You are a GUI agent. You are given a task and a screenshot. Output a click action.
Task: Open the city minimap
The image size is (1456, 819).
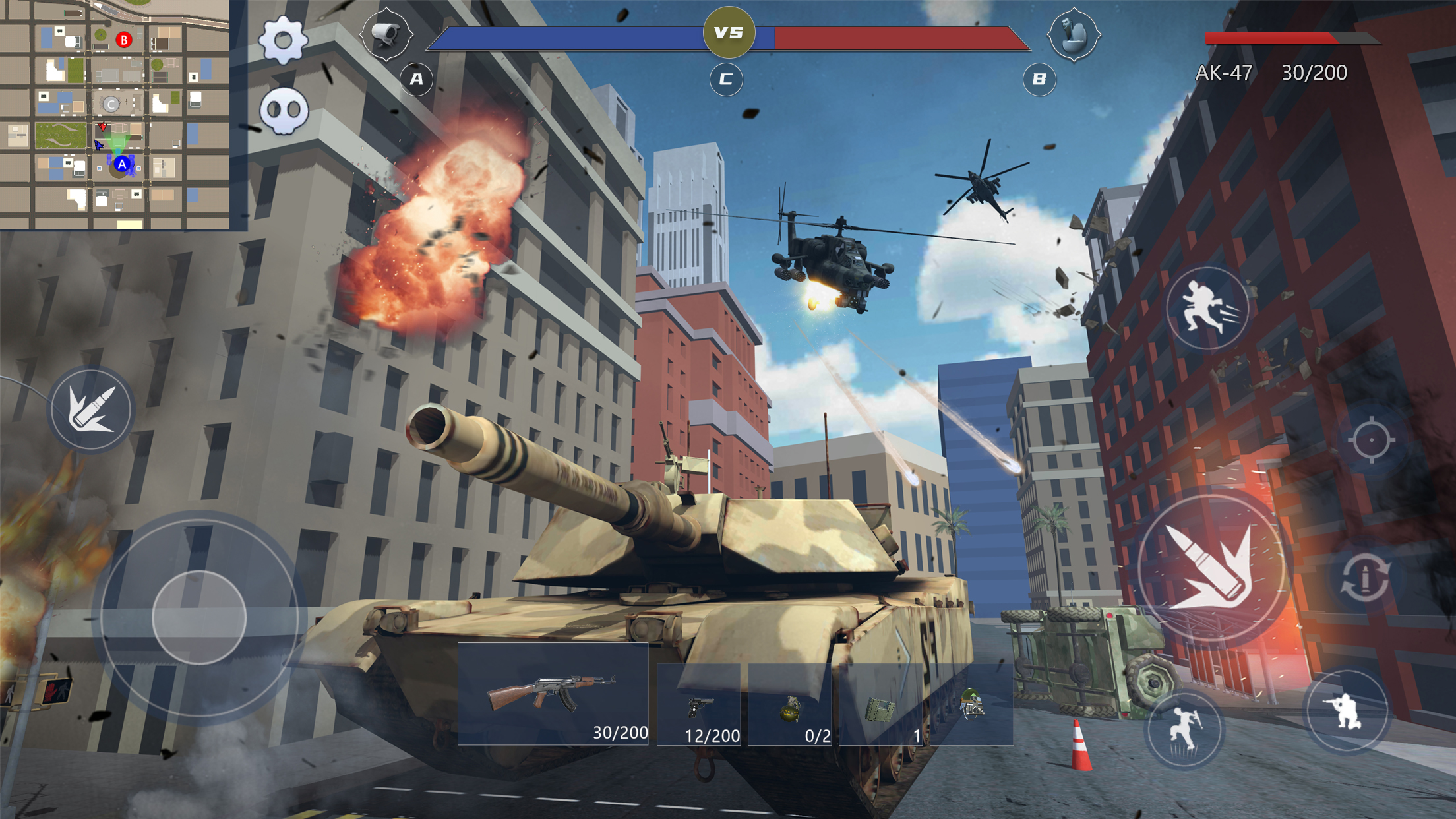[115, 115]
